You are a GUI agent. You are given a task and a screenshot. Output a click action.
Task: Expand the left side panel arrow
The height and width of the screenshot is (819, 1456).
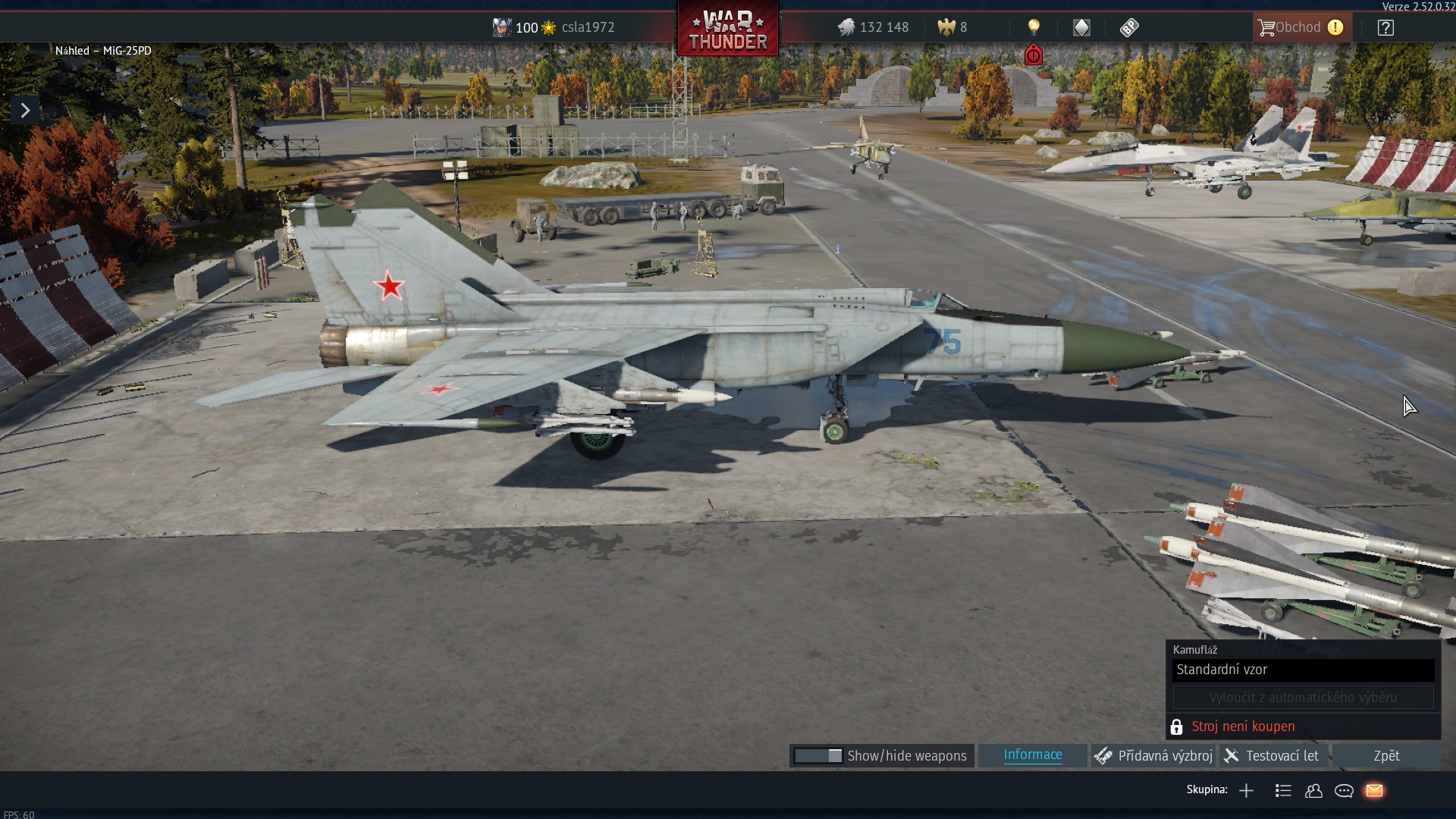point(25,111)
